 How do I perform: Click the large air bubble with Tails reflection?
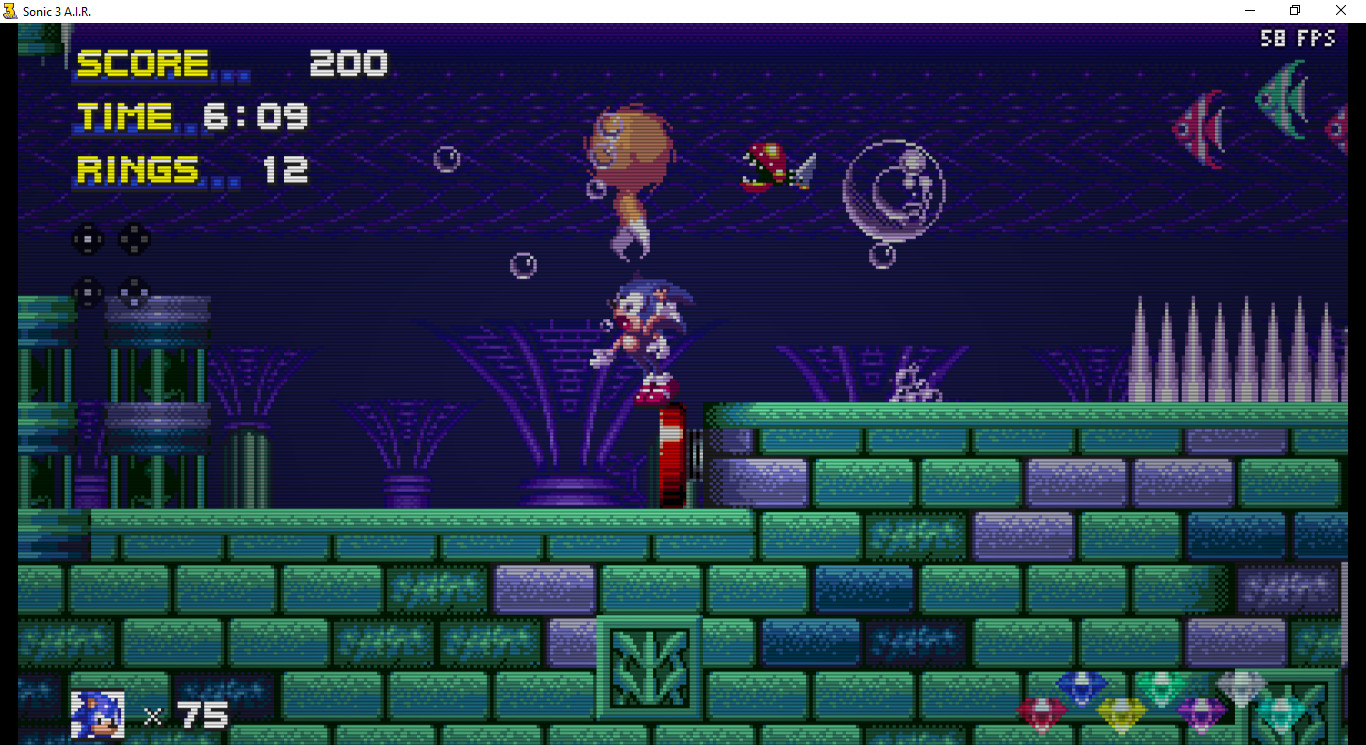893,190
